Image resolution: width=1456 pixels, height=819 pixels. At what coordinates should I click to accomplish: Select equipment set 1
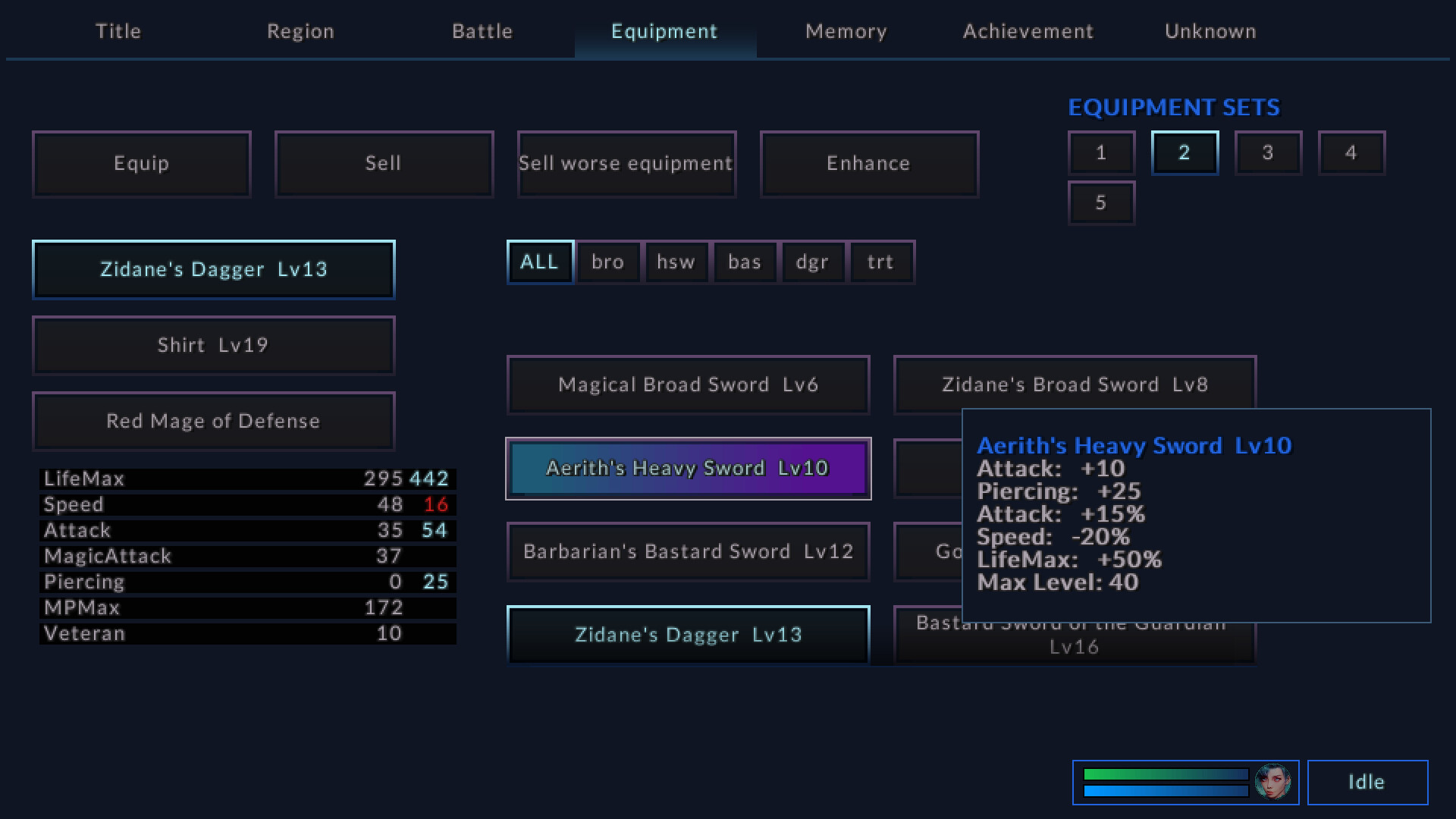point(1101,152)
